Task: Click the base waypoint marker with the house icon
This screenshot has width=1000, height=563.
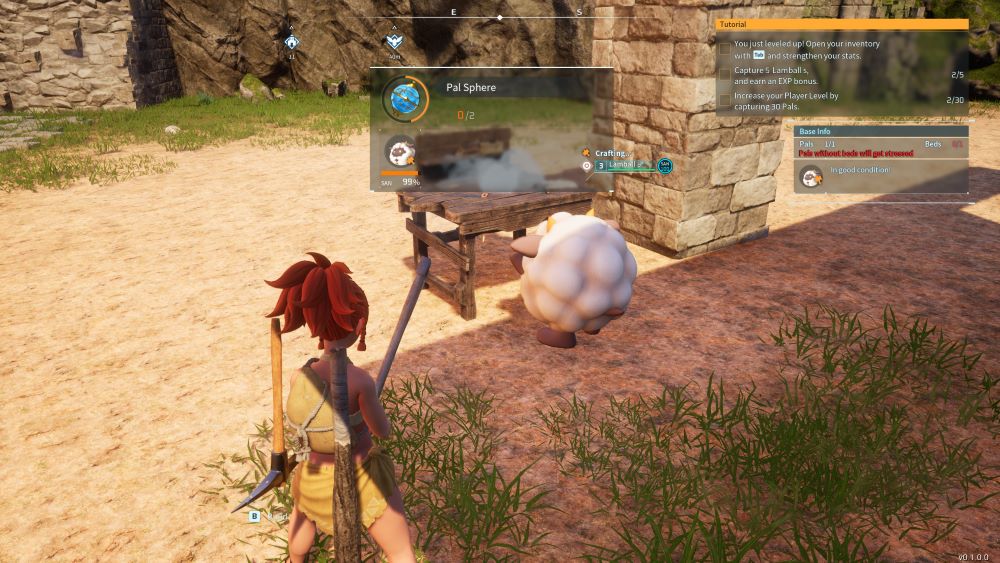Action: pos(291,42)
